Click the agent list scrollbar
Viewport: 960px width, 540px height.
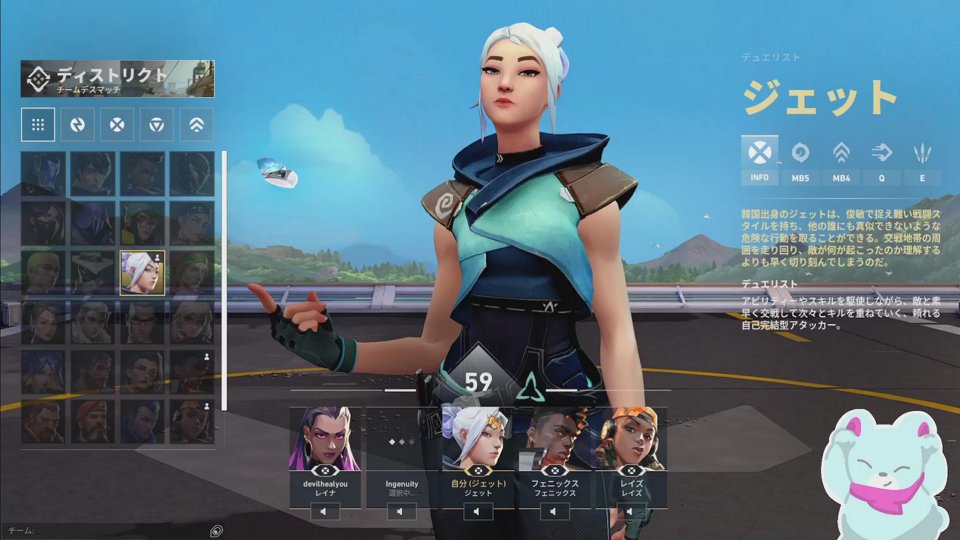click(224, 280)
